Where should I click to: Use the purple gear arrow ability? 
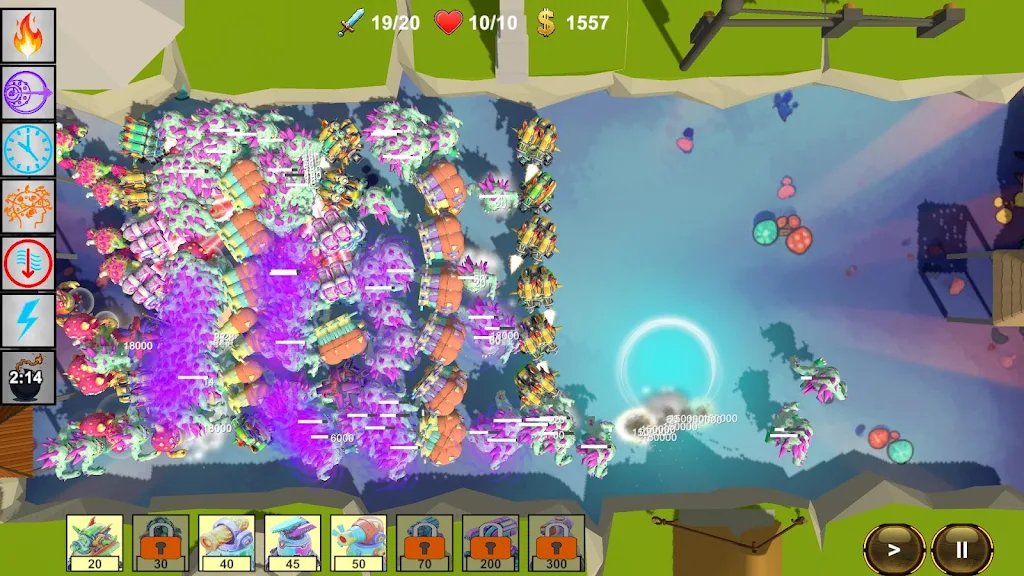(x=28, y=92)
